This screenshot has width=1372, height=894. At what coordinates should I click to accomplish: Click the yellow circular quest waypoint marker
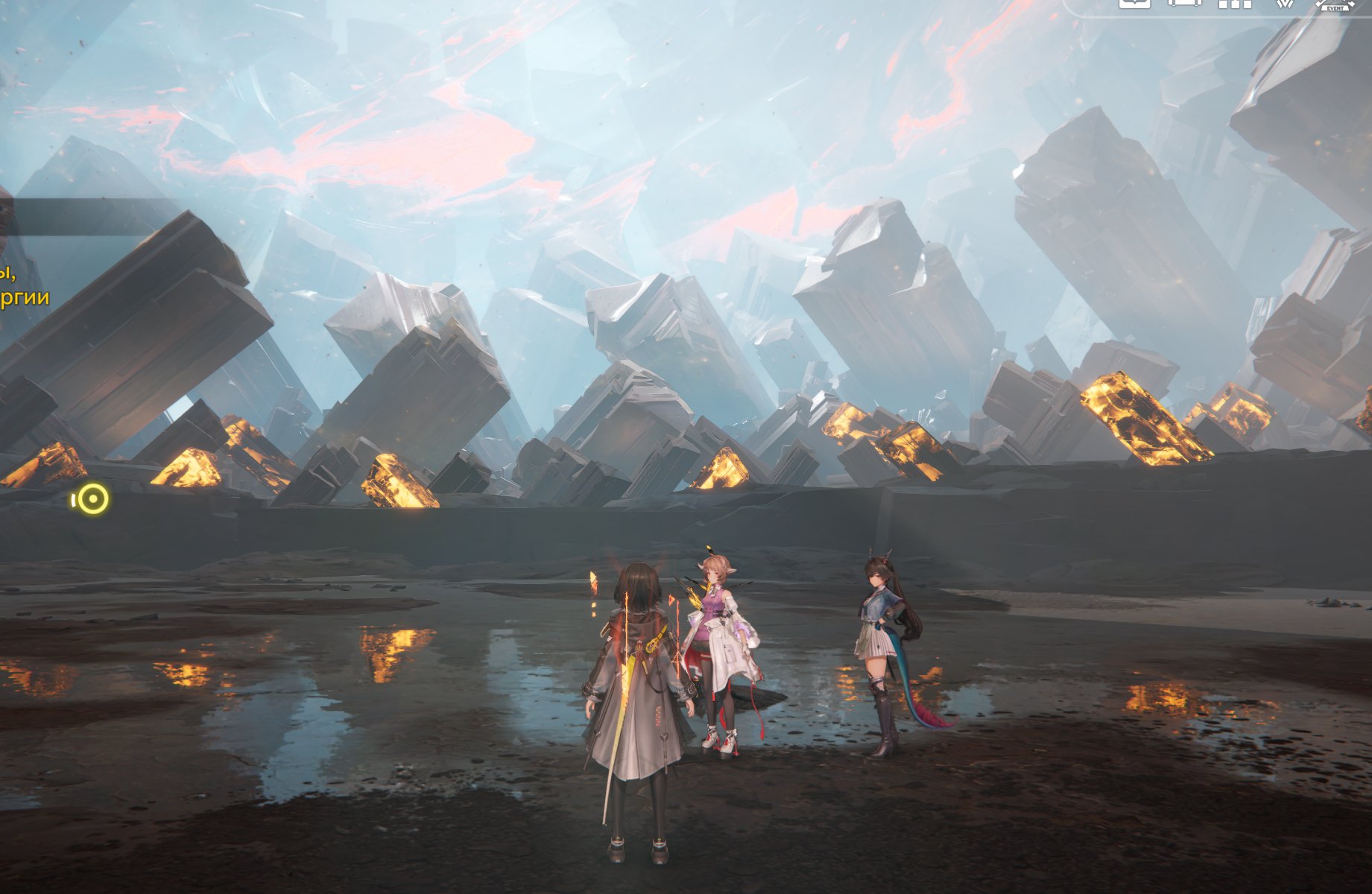tap(93, 499)
